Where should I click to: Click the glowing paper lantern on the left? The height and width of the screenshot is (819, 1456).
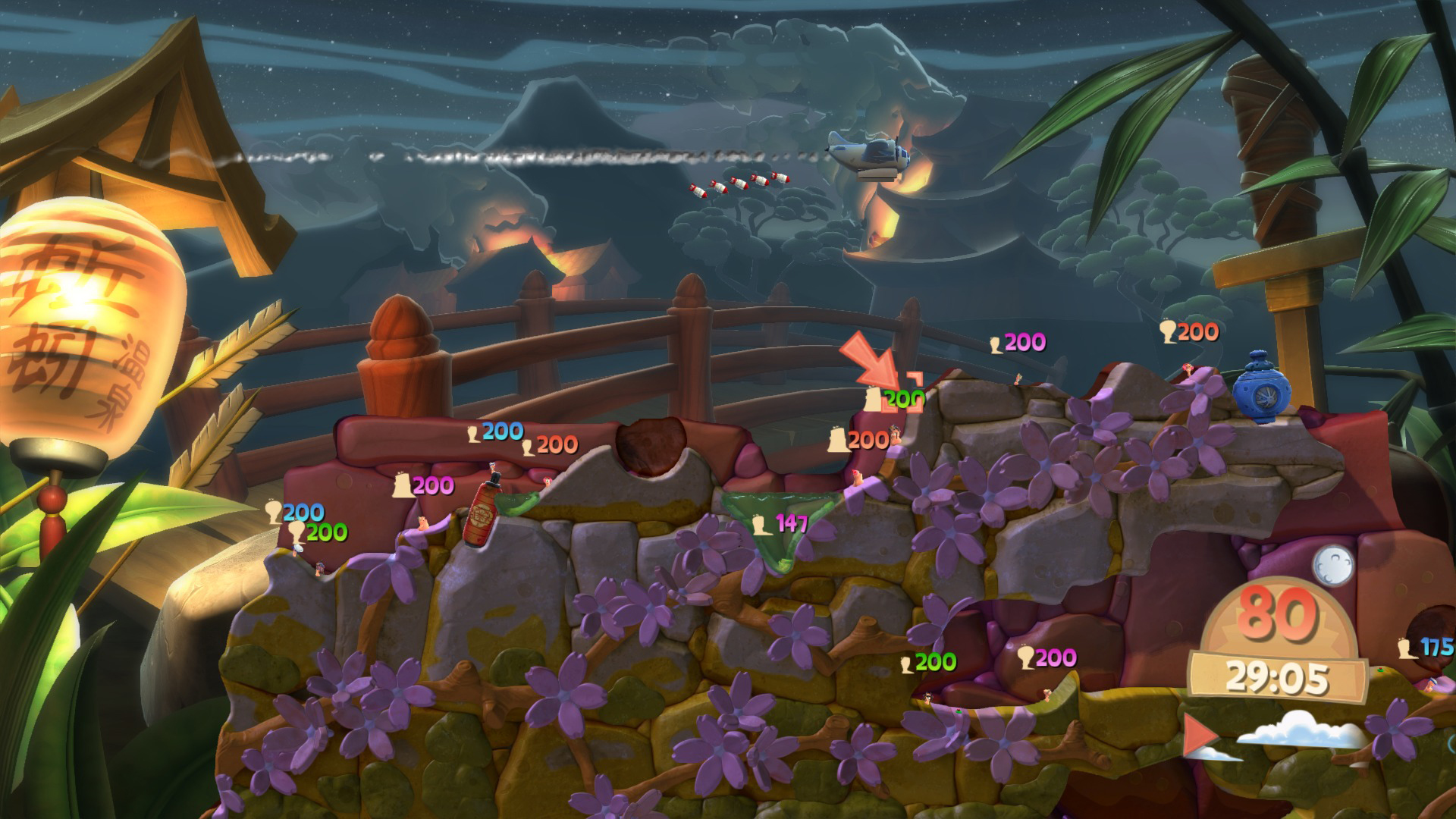point(80,318)
